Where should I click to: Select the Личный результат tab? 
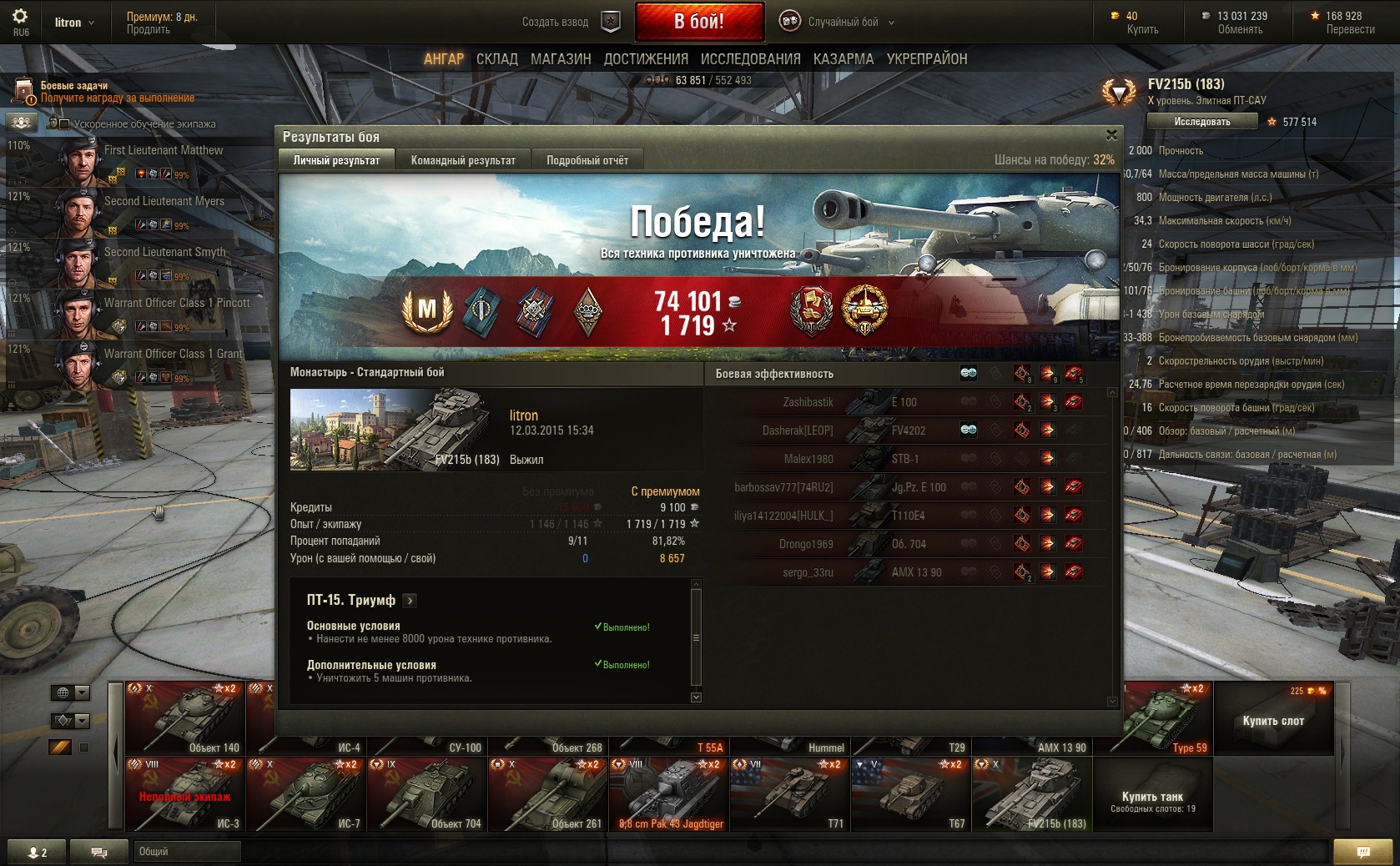tap(336, 160)
